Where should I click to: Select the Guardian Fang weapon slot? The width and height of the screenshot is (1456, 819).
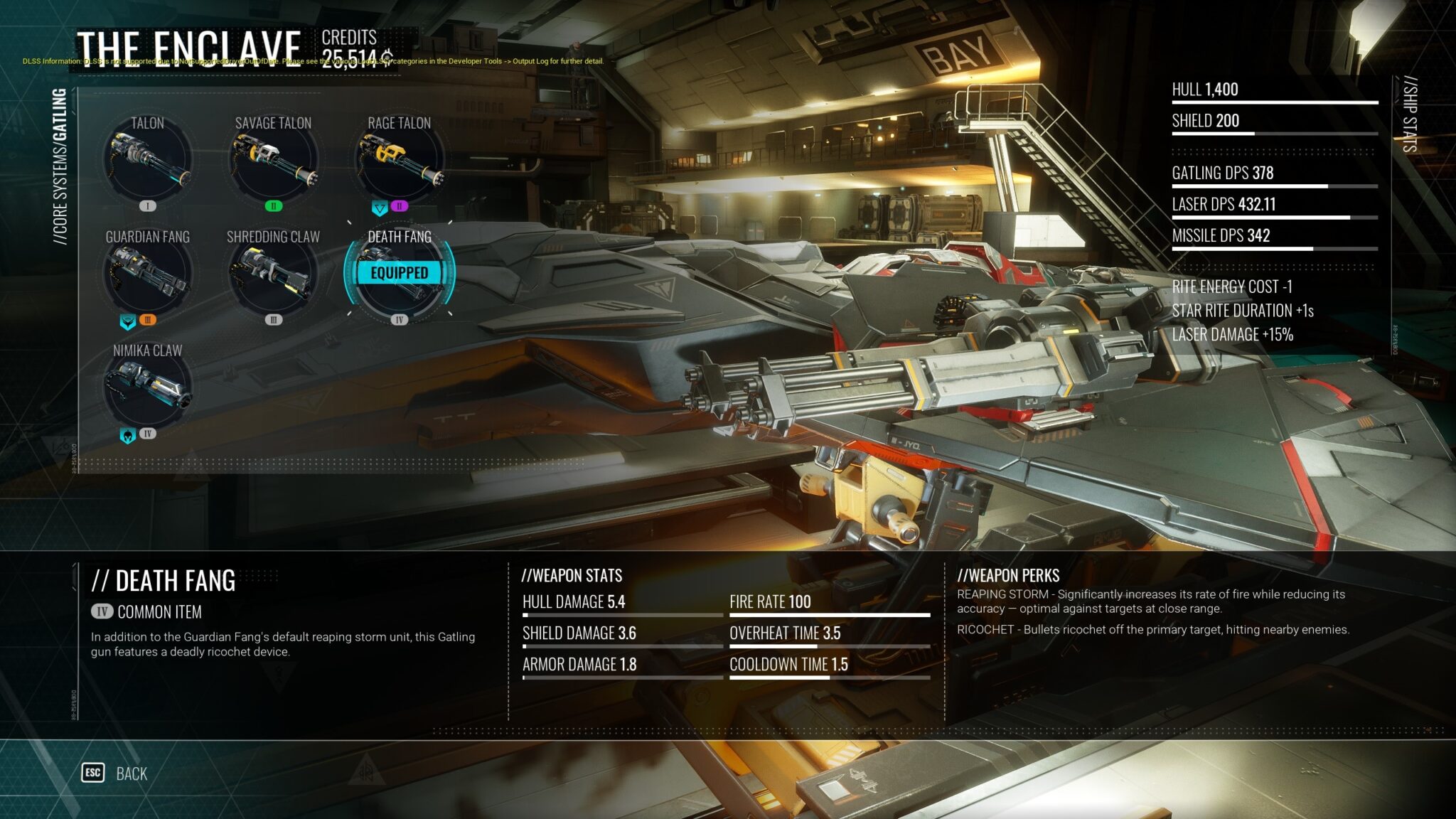tap(147, 275)
